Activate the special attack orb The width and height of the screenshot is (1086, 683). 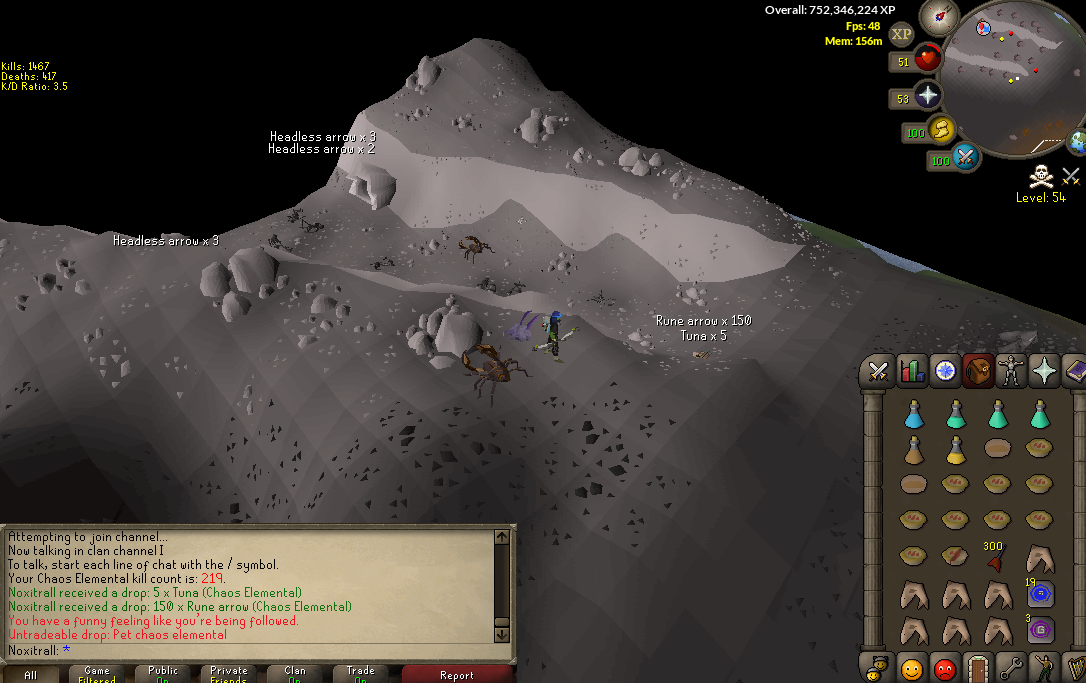[965, 157]
